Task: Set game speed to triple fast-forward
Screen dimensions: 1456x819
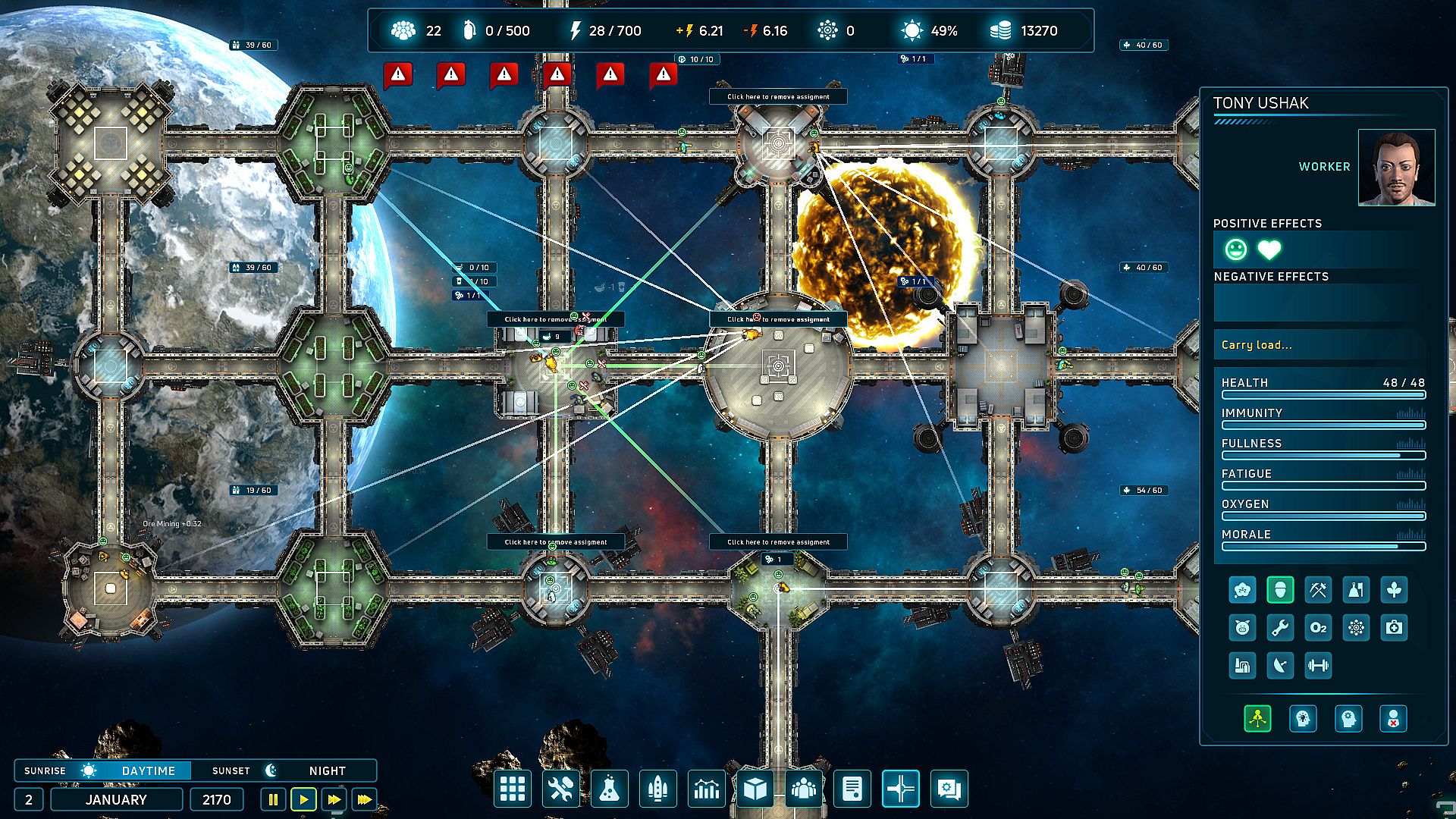Action: pos(365,799)
